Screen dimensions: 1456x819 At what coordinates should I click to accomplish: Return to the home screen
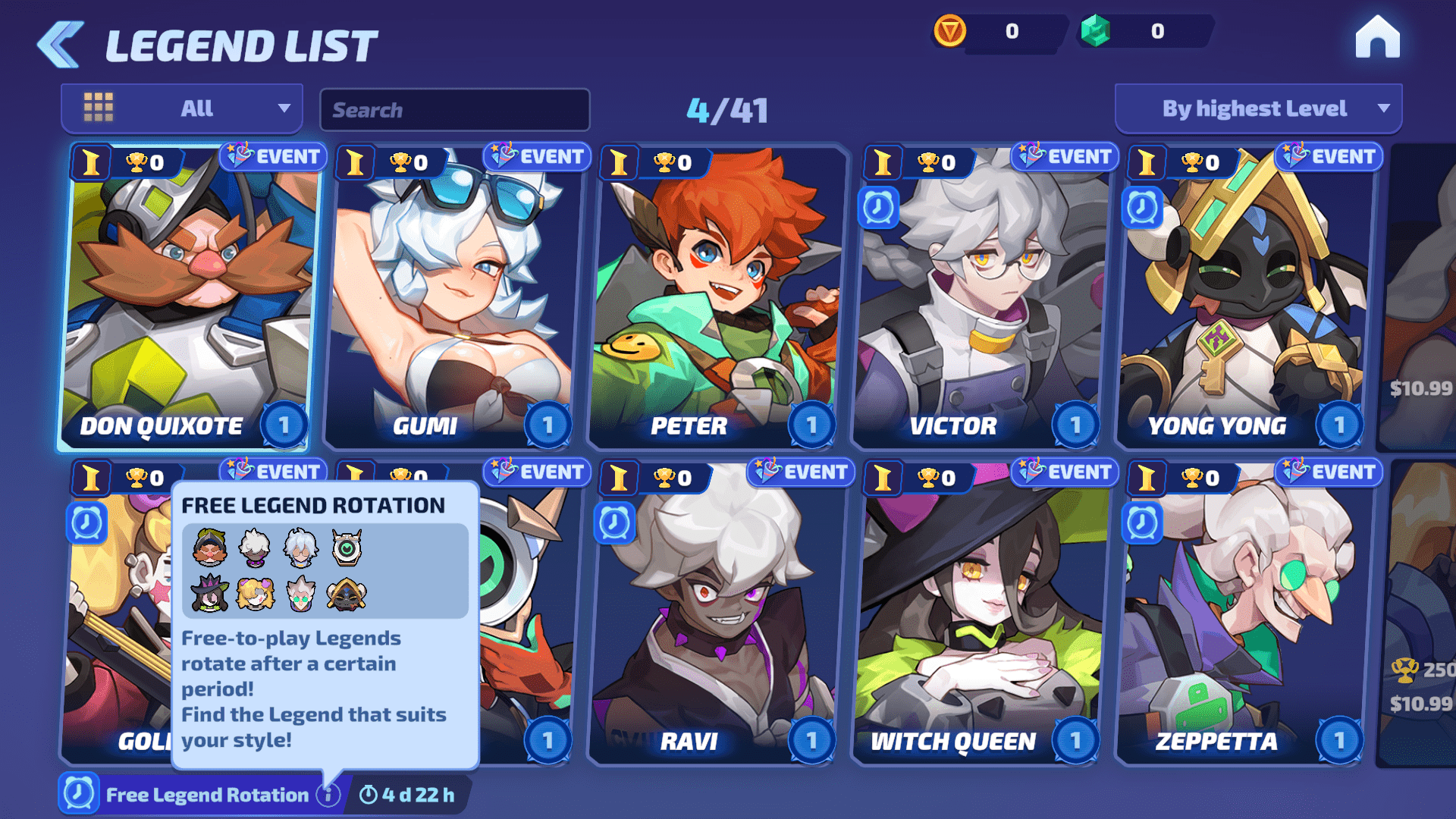click(x=1377, y=38)
